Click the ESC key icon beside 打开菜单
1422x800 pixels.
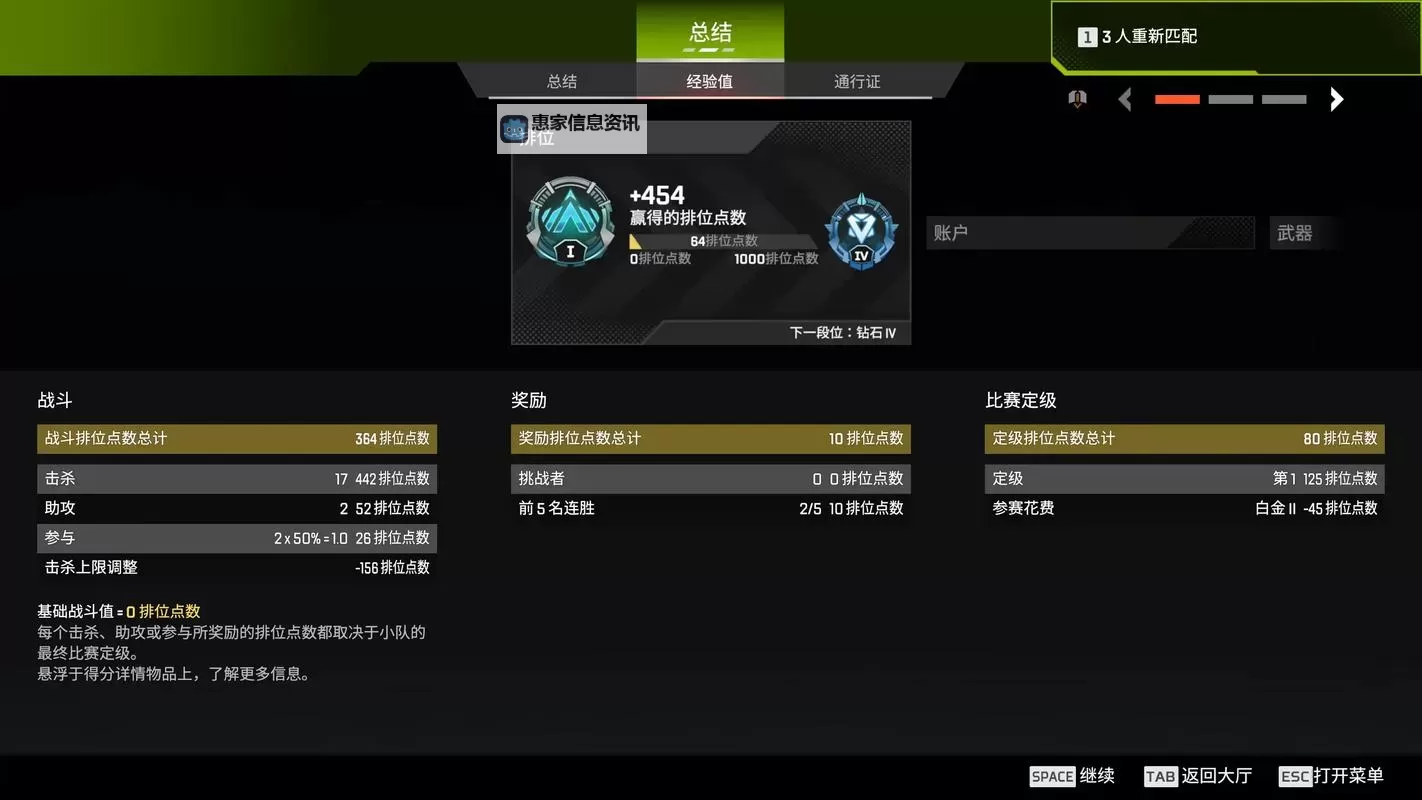click(1294, 776)
